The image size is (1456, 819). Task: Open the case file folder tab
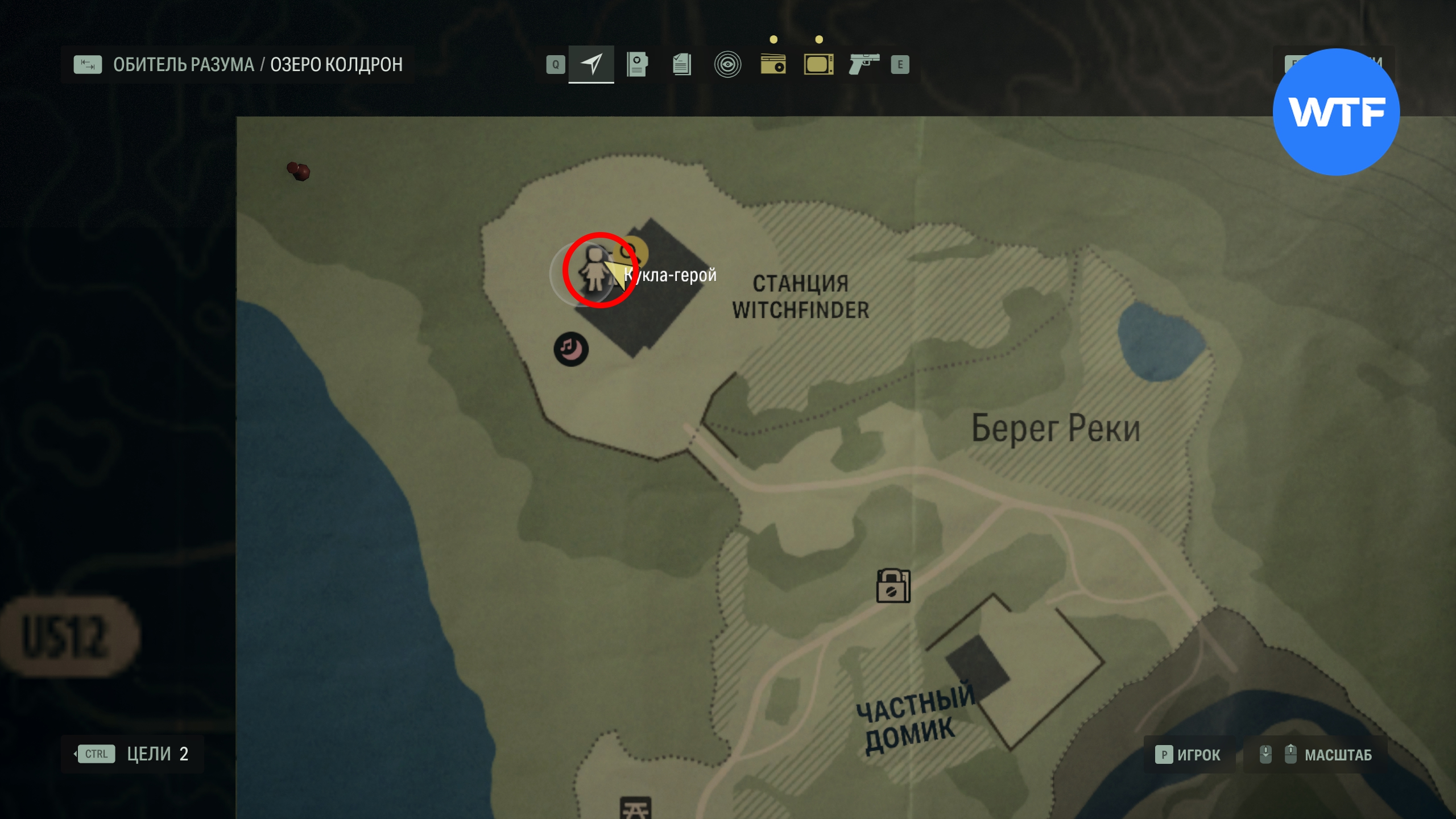[636, 64]
